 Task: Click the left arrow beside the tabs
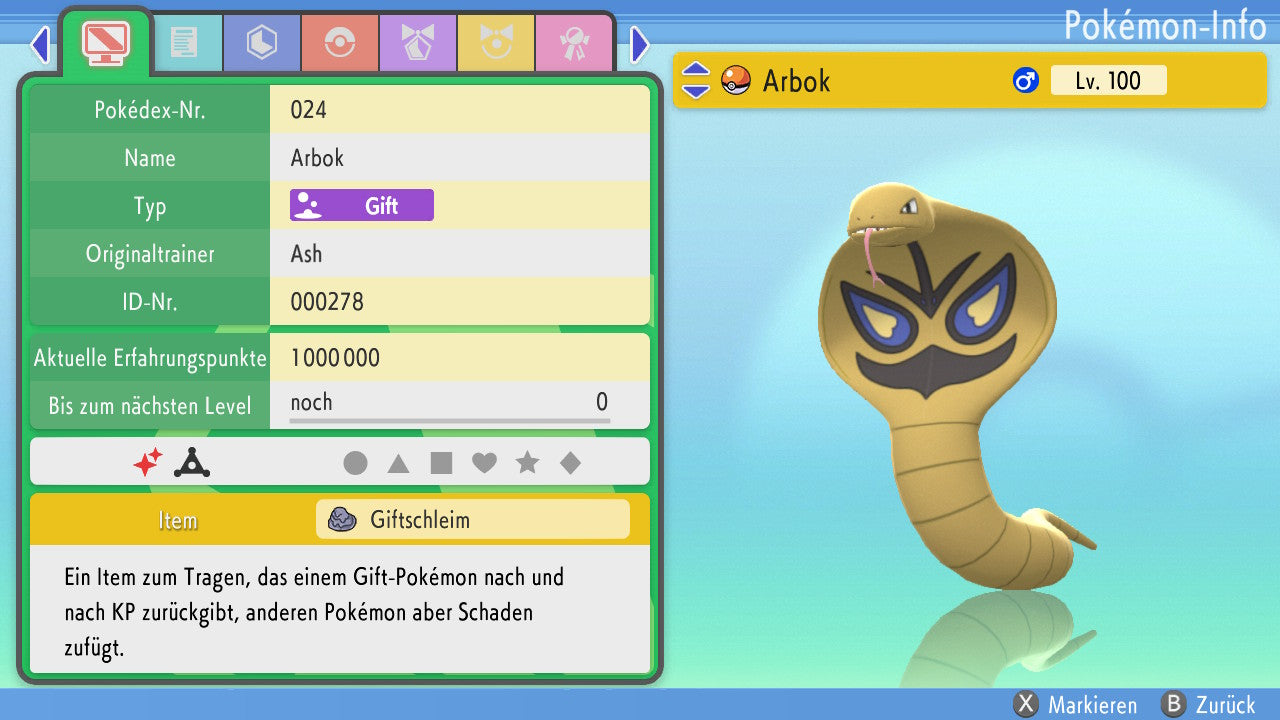39,44
